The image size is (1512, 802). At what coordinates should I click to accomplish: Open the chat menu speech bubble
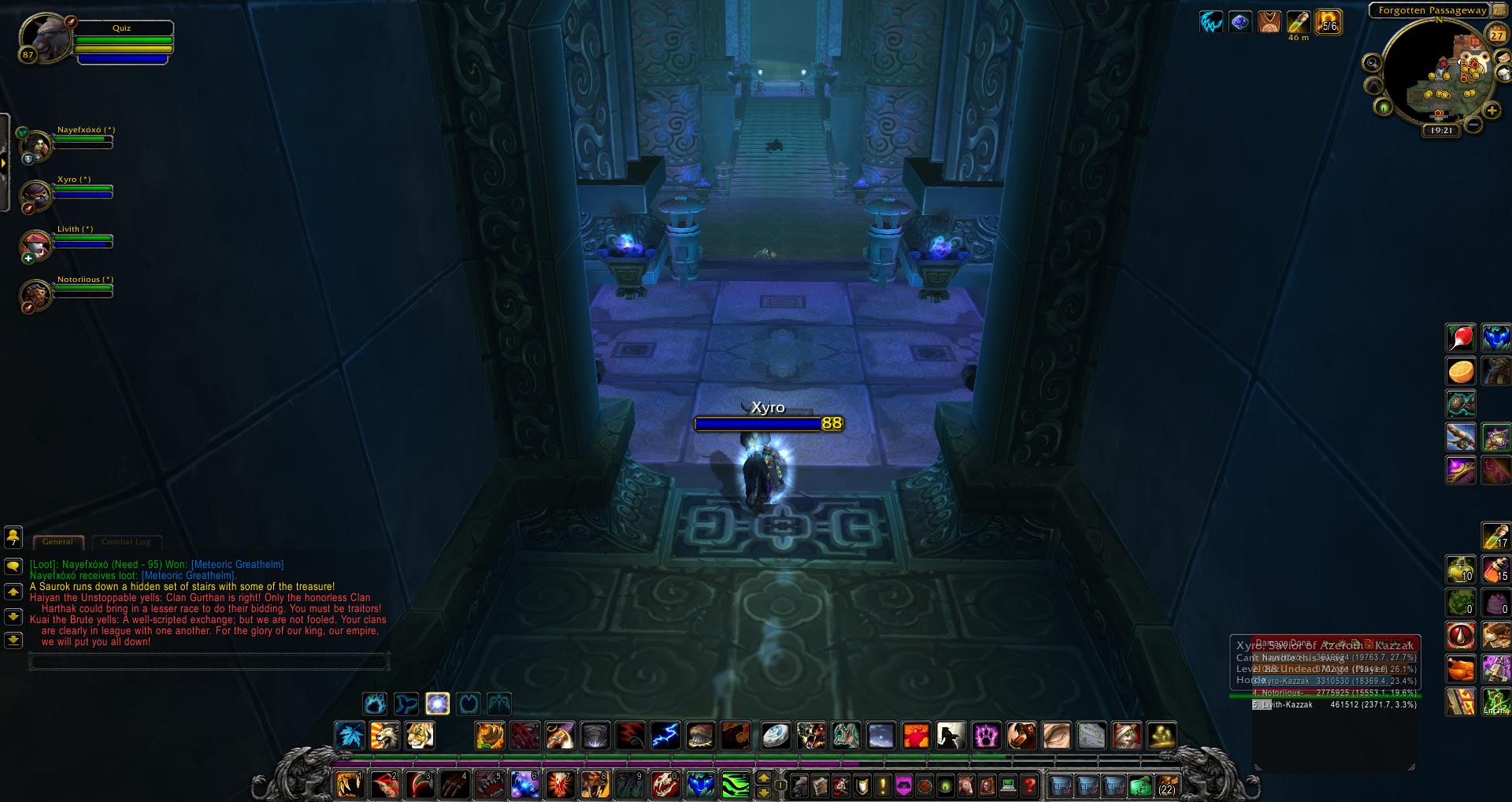click(x=13, y=566)
